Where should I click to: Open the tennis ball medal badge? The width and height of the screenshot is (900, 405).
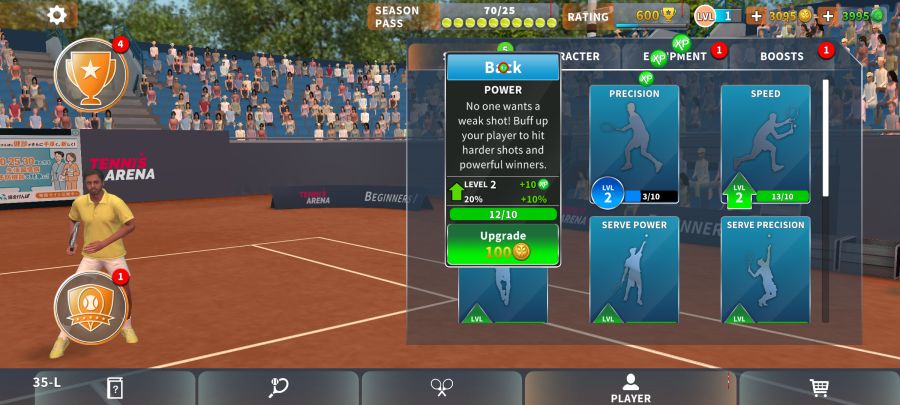click(x=90, y=308)
